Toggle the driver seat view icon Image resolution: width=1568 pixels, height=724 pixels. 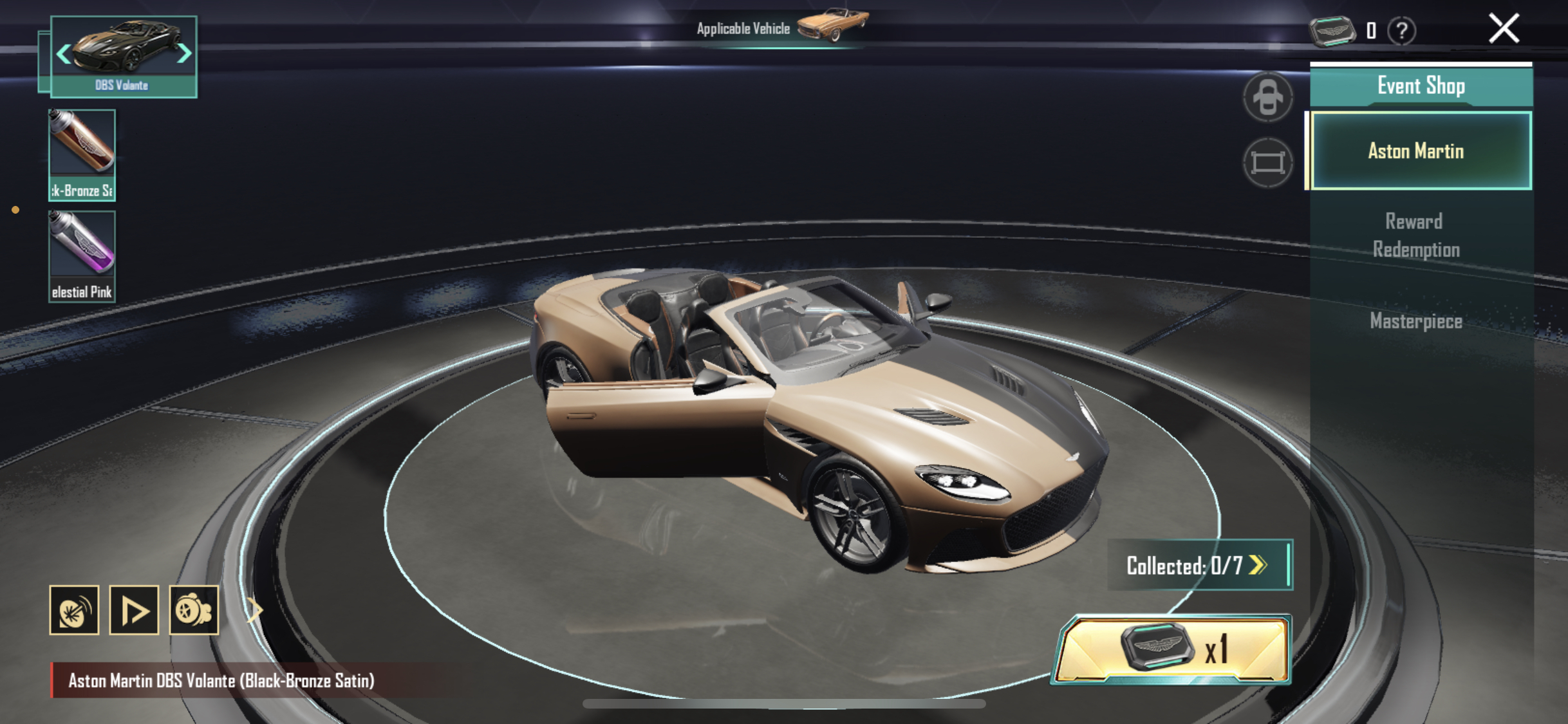(1267, 97)
